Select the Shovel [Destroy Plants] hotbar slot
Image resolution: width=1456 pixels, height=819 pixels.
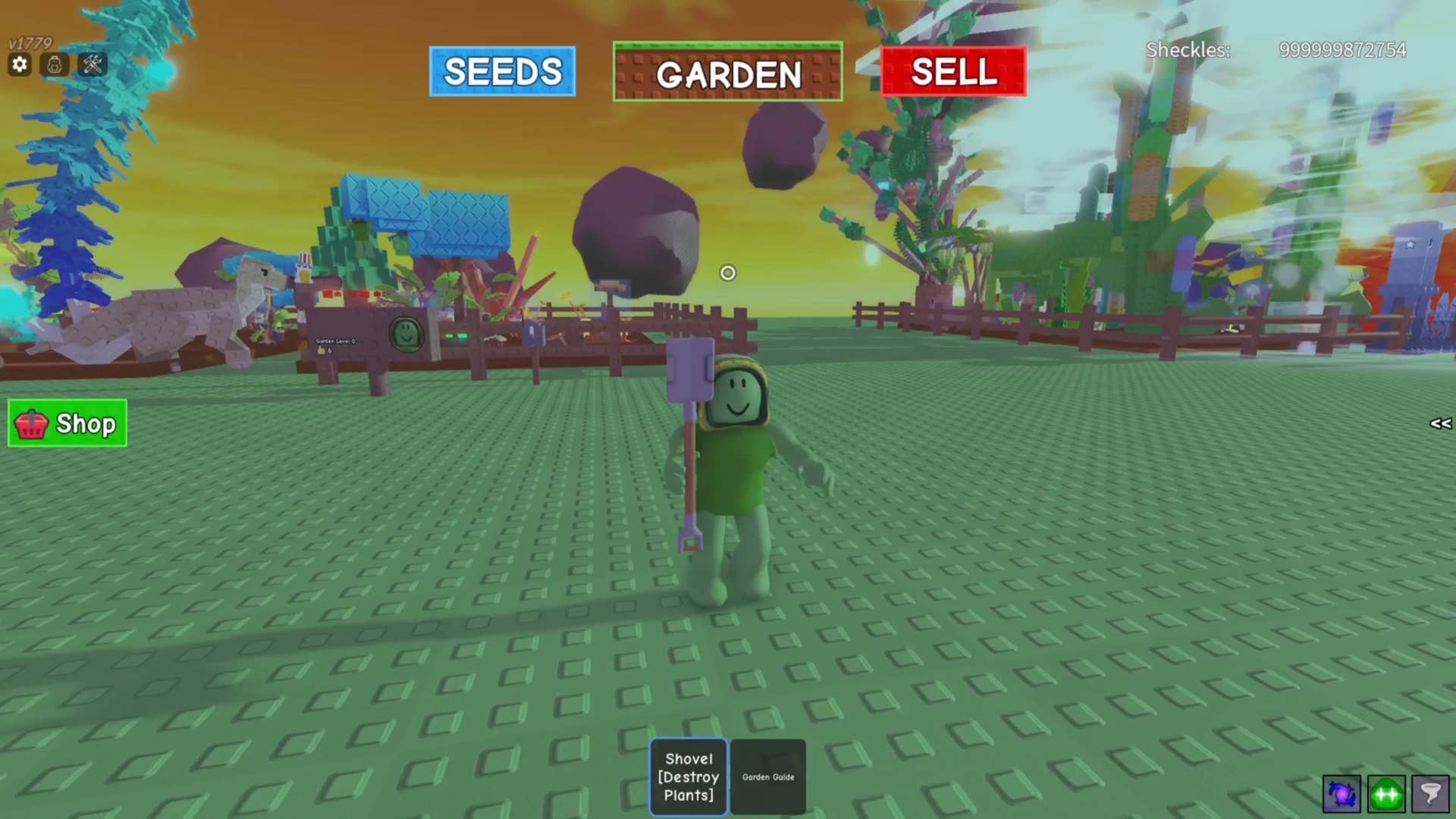689,777
